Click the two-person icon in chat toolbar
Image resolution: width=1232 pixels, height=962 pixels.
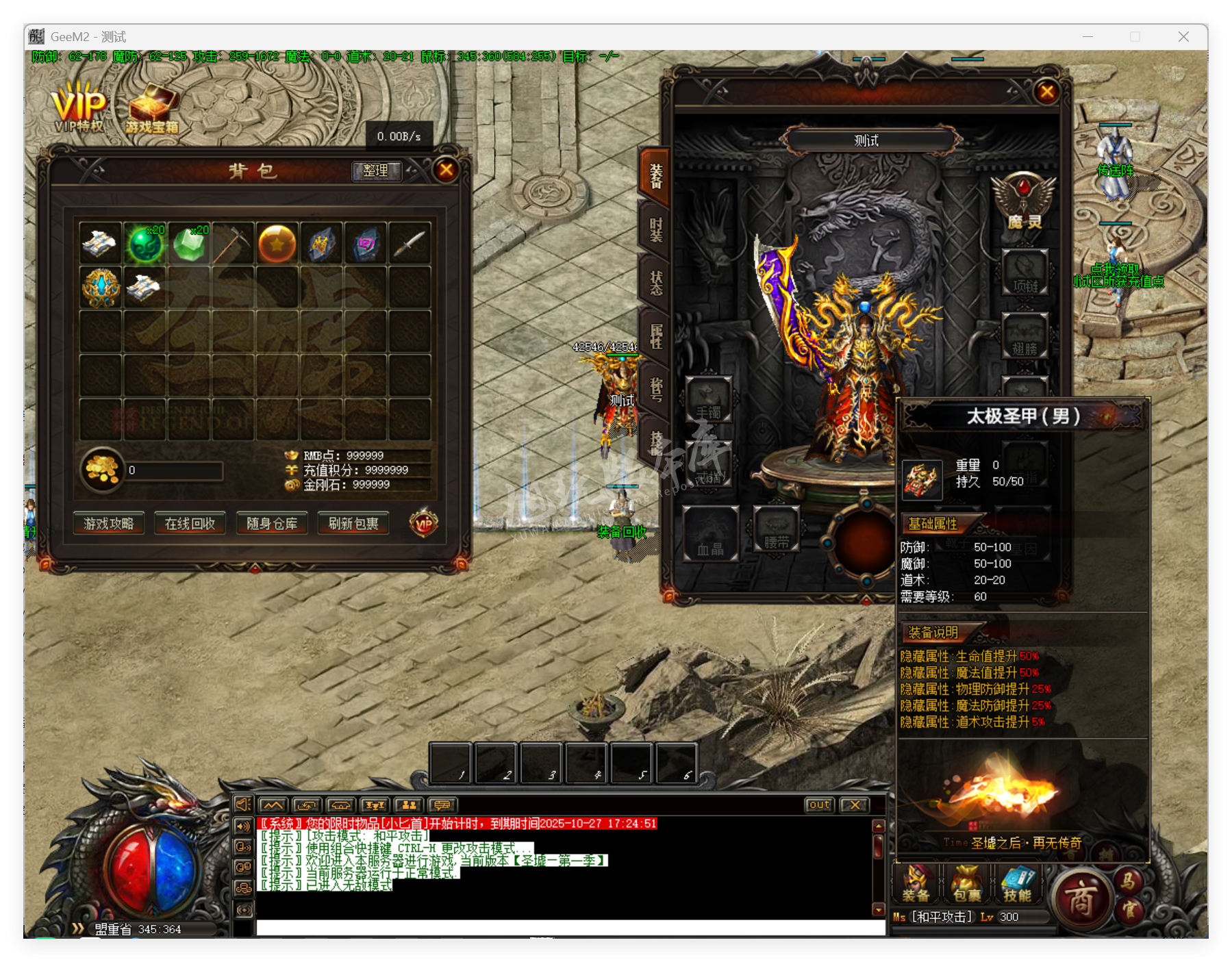pos(410,806)
